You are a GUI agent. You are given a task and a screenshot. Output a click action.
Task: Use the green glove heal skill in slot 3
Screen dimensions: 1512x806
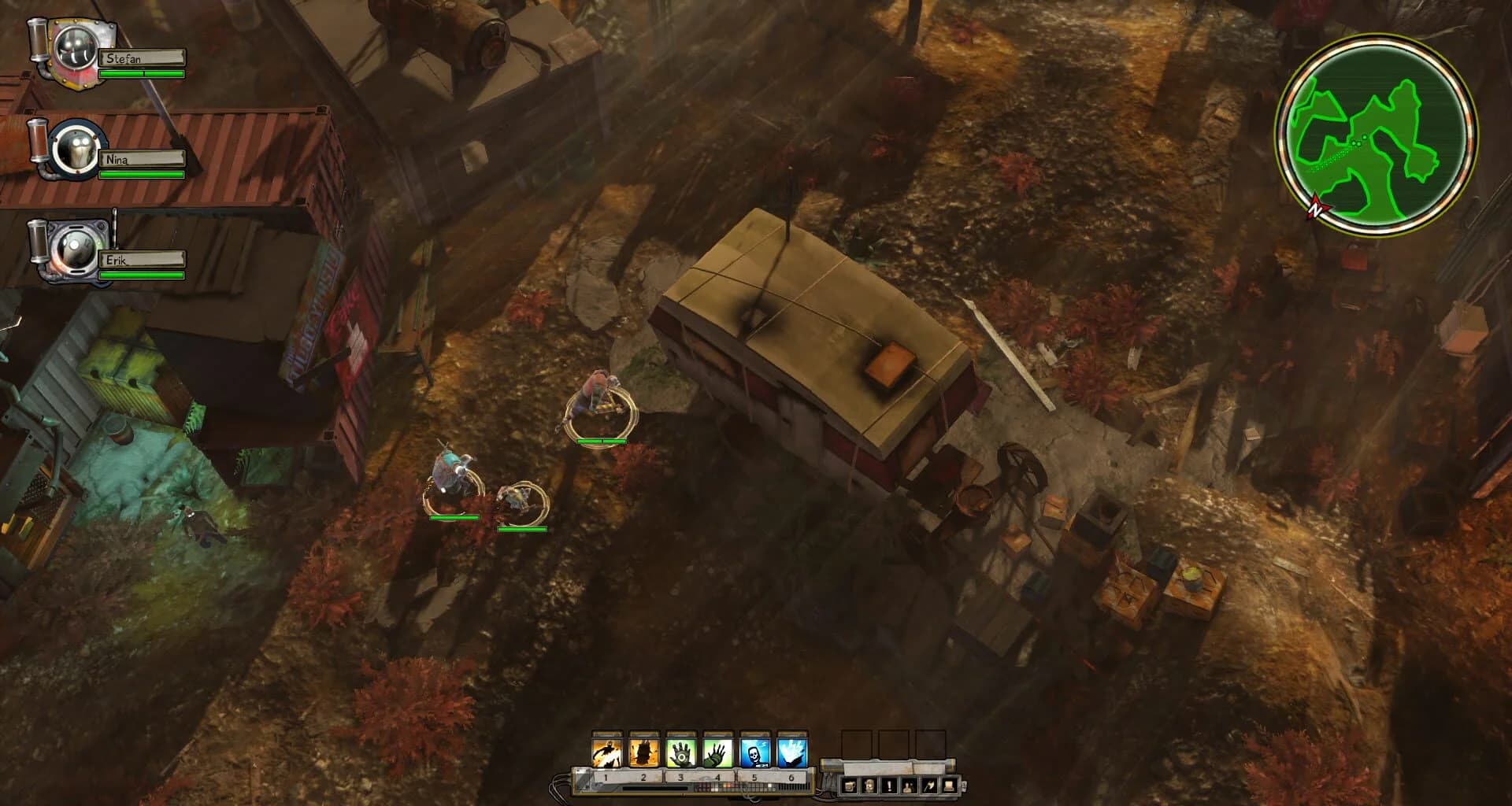pos(680,752)
